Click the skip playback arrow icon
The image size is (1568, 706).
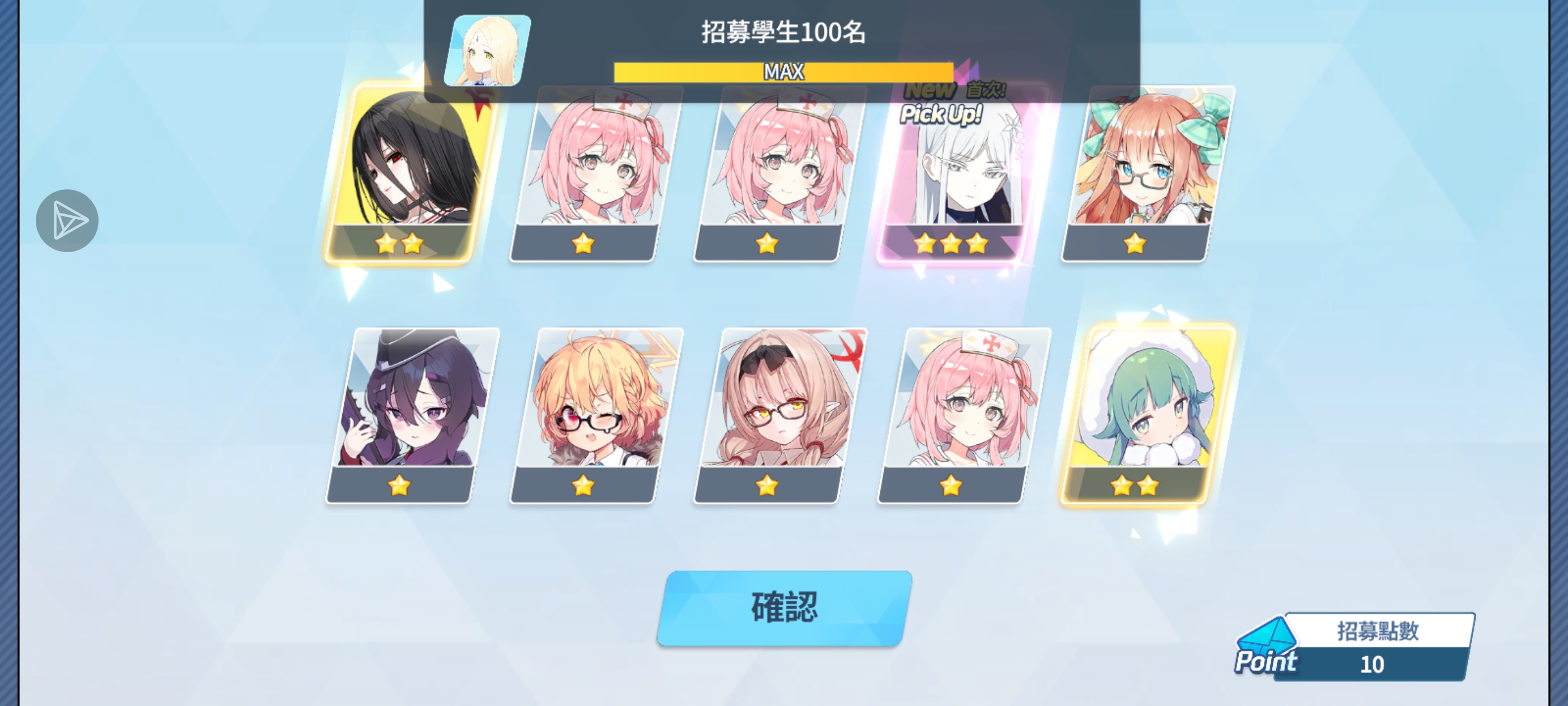[x=67, y=221]
